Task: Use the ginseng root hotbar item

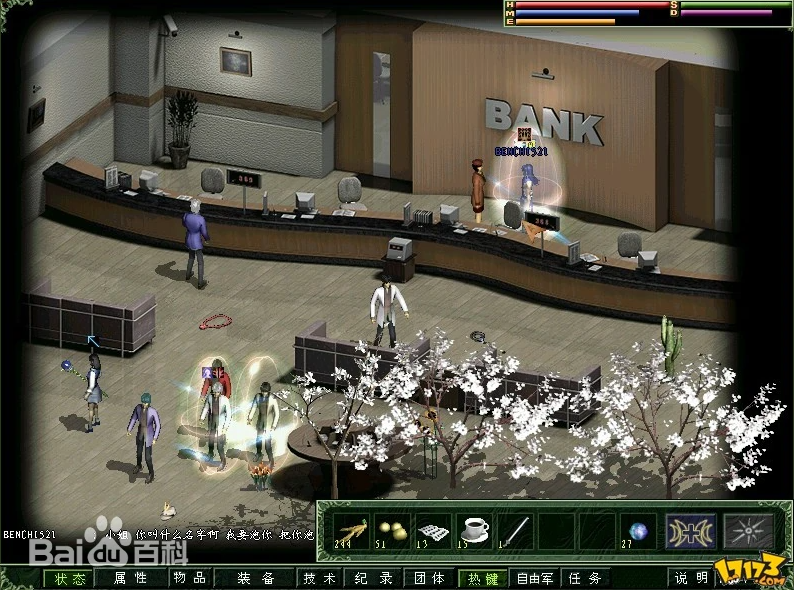Action: [349, 530]
